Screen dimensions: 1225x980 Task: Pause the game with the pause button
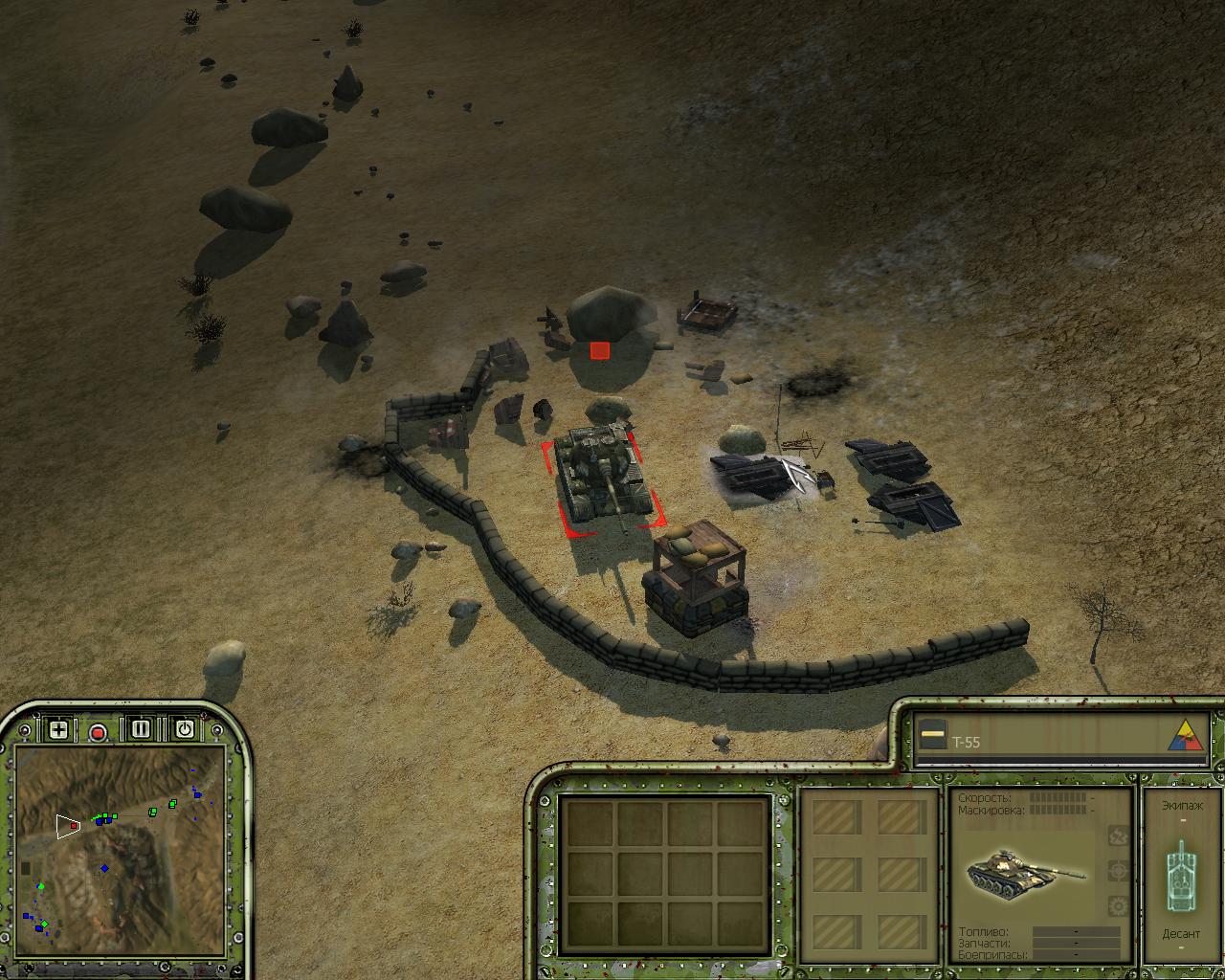click(x=141, y=730)
